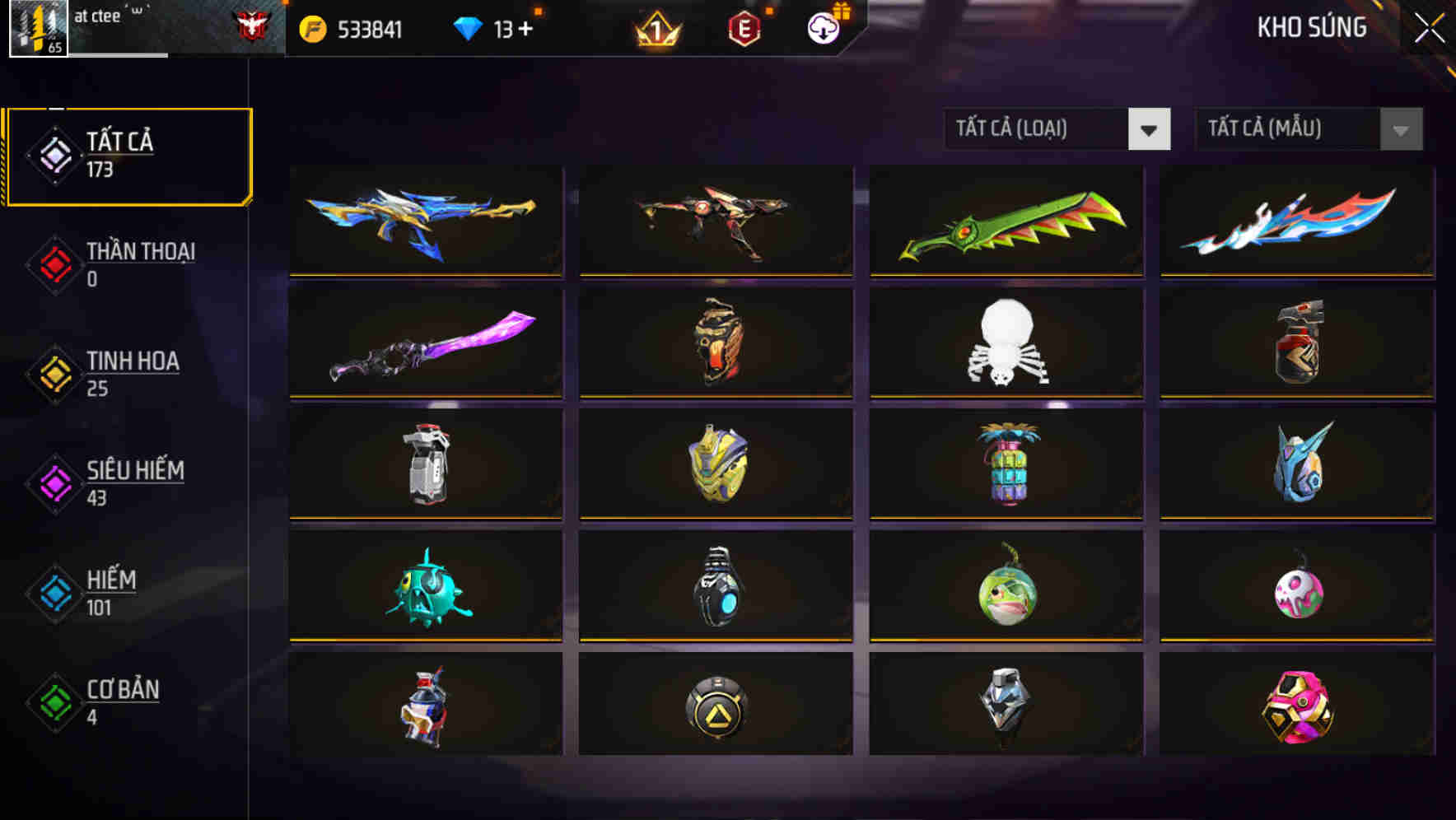Open the diamond top-up icon

coord(470,26)
